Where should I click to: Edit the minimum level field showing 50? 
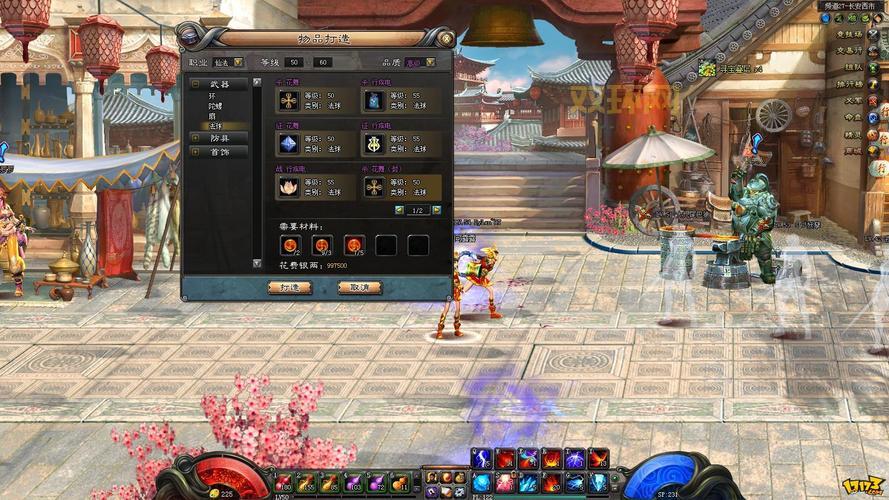(294, 62)
